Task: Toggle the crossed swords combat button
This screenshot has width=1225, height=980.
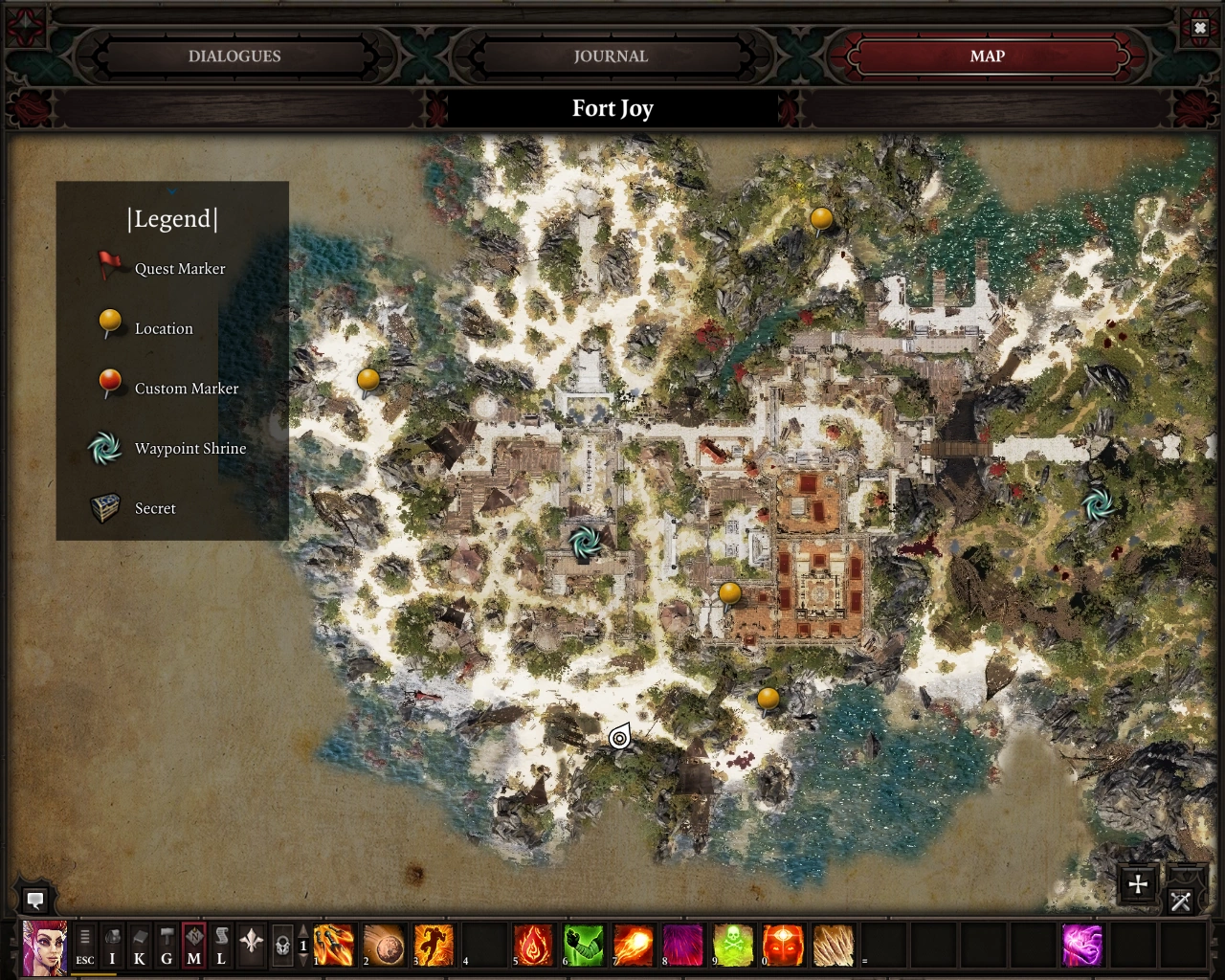Action: click(1181, 901)
